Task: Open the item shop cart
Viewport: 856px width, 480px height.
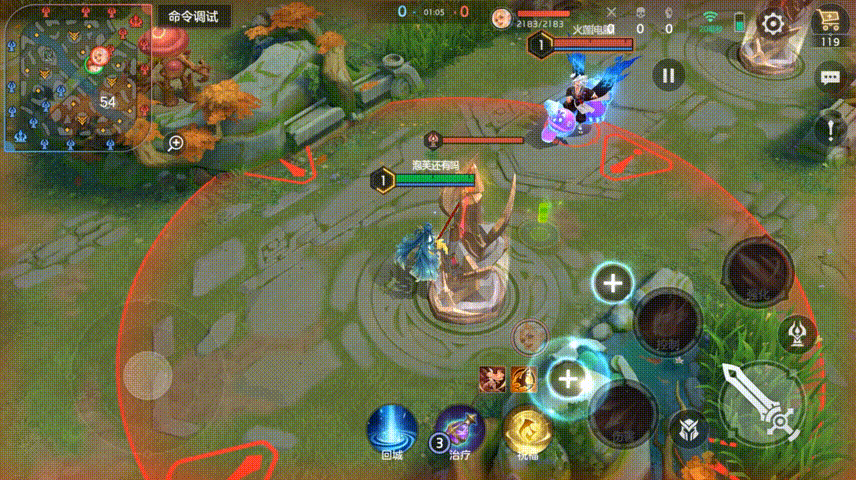Action: tap(829, 22)
